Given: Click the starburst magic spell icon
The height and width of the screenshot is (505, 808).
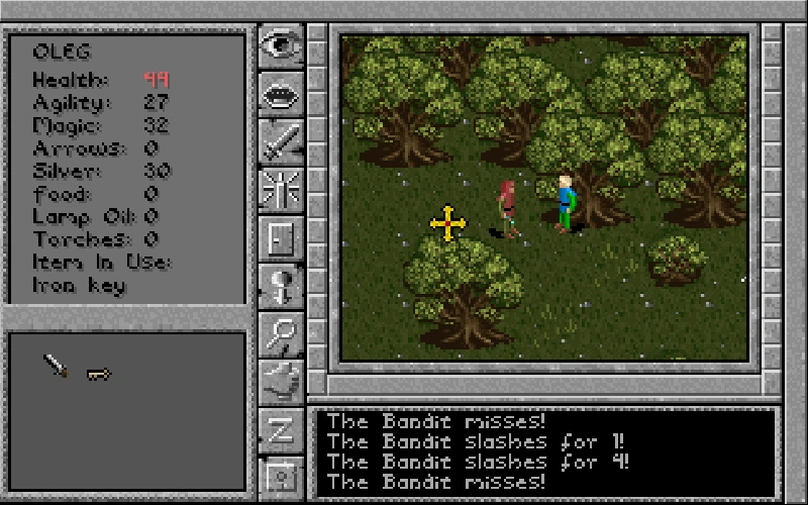Looking at the screenshot, I should coord(281,190).
